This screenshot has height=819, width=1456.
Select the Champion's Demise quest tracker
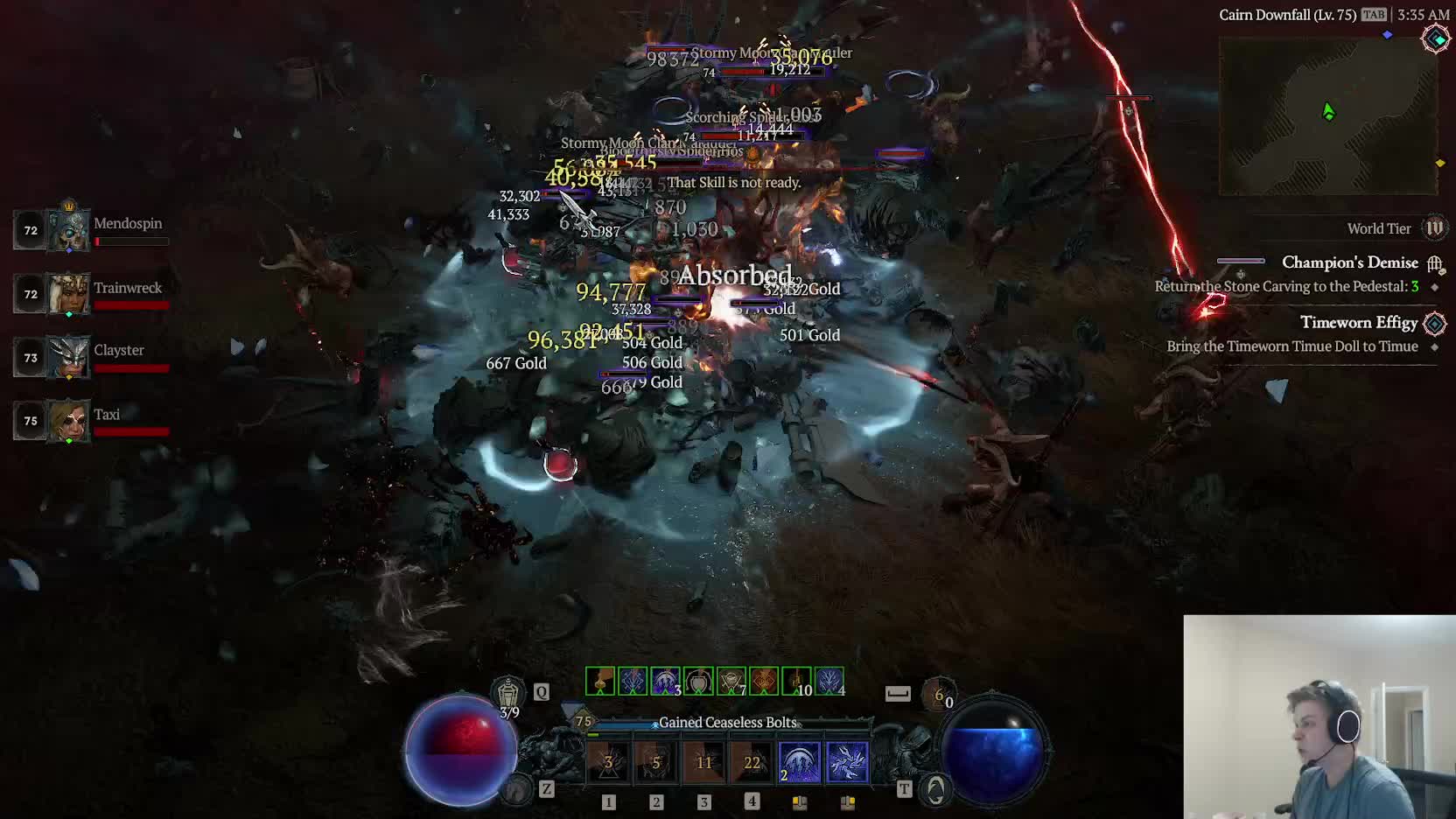tap(1349, 262)
